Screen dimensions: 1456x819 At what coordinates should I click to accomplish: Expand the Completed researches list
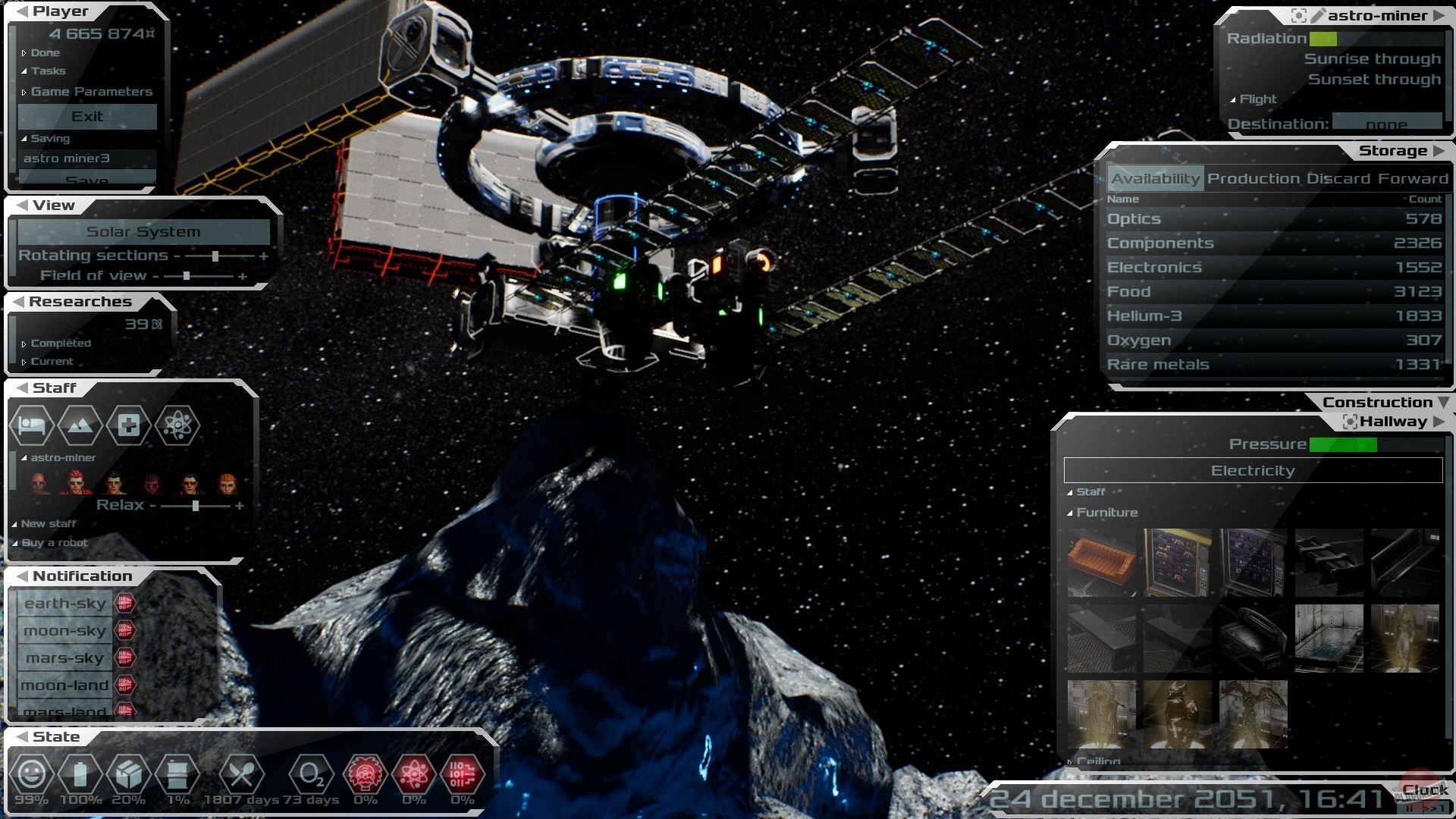60,344
